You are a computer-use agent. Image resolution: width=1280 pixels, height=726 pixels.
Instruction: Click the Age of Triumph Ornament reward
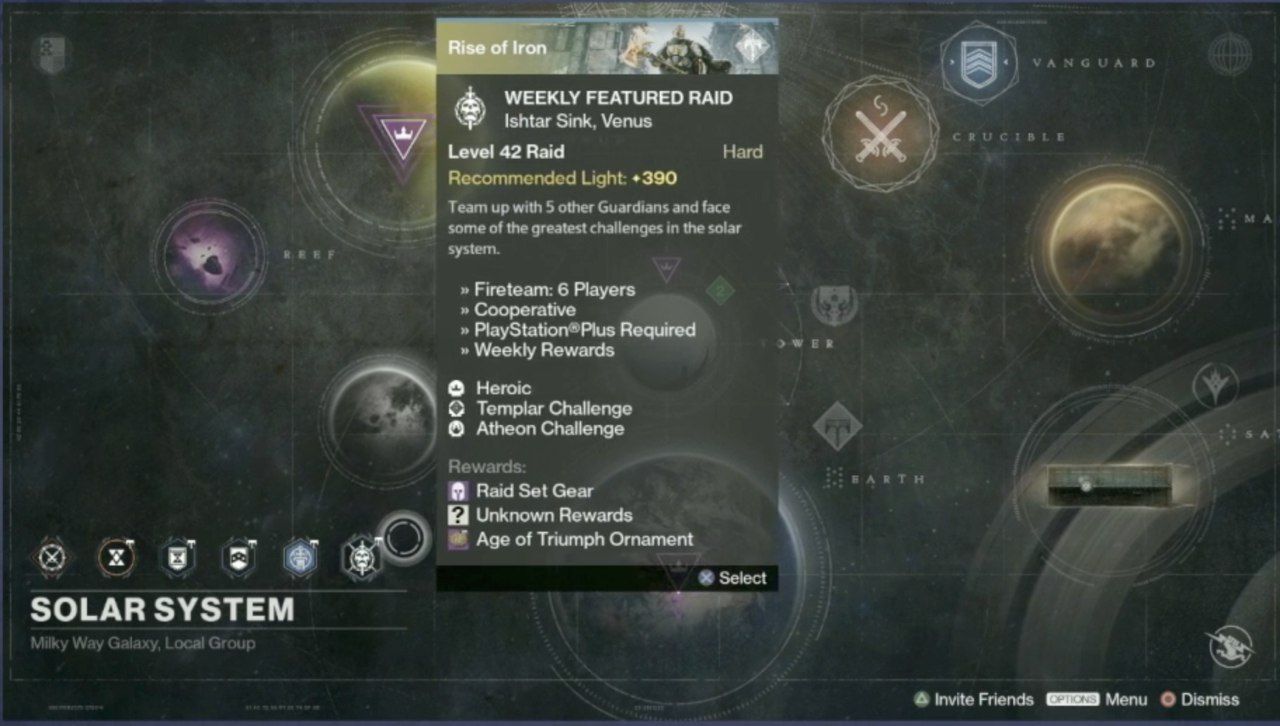[x=584, y=539]
